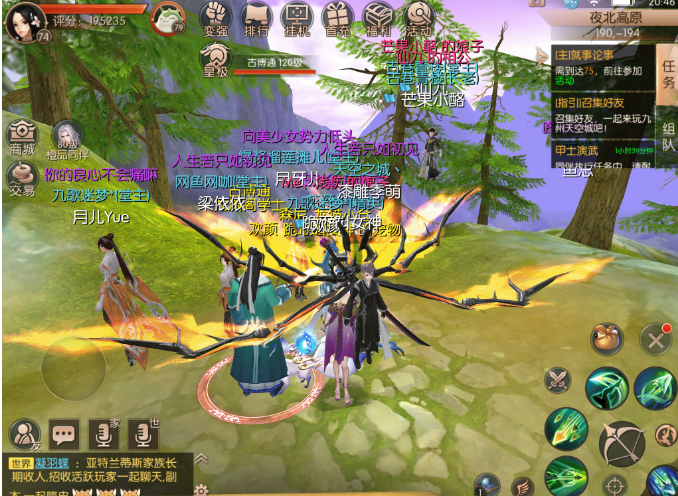
Task: Open the 交易 trade menu
Action: pyautogui.click(x=22, y=176)
